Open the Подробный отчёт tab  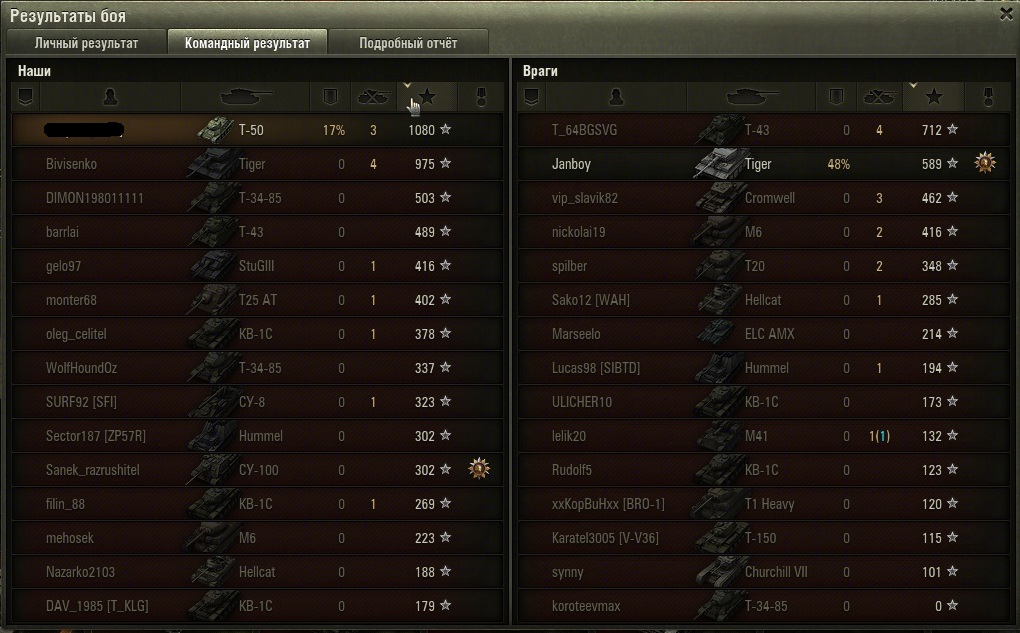[x=408, y=43]
